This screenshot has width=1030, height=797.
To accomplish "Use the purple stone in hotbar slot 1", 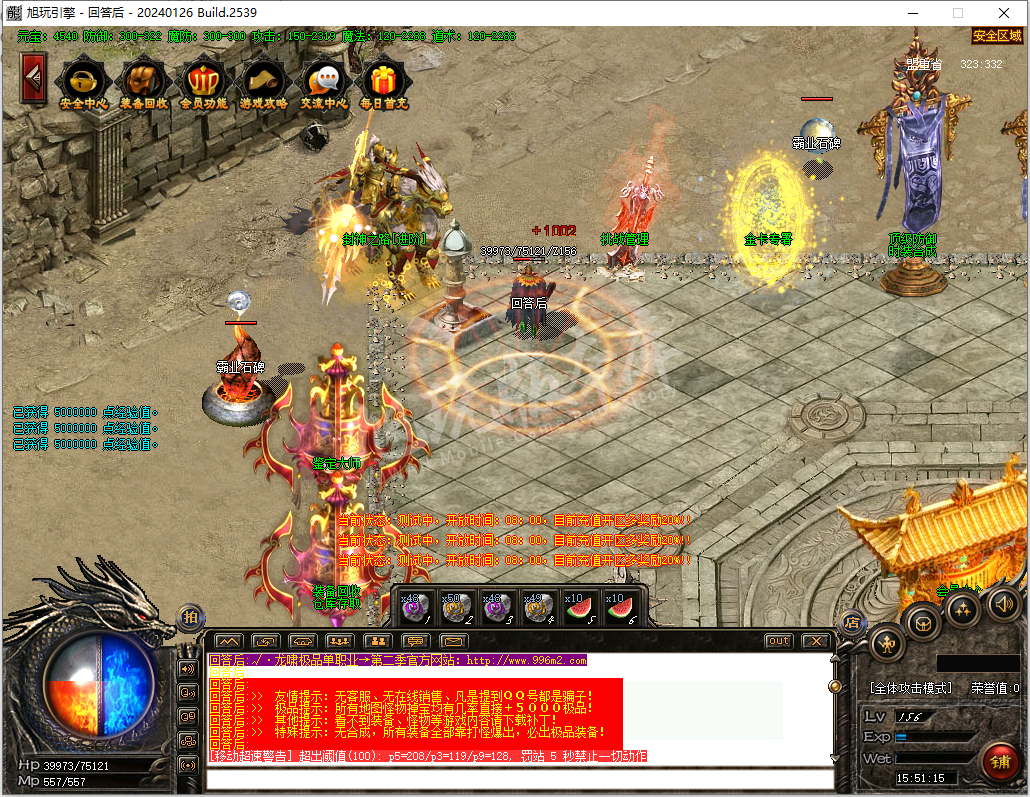I will (415, 607).
